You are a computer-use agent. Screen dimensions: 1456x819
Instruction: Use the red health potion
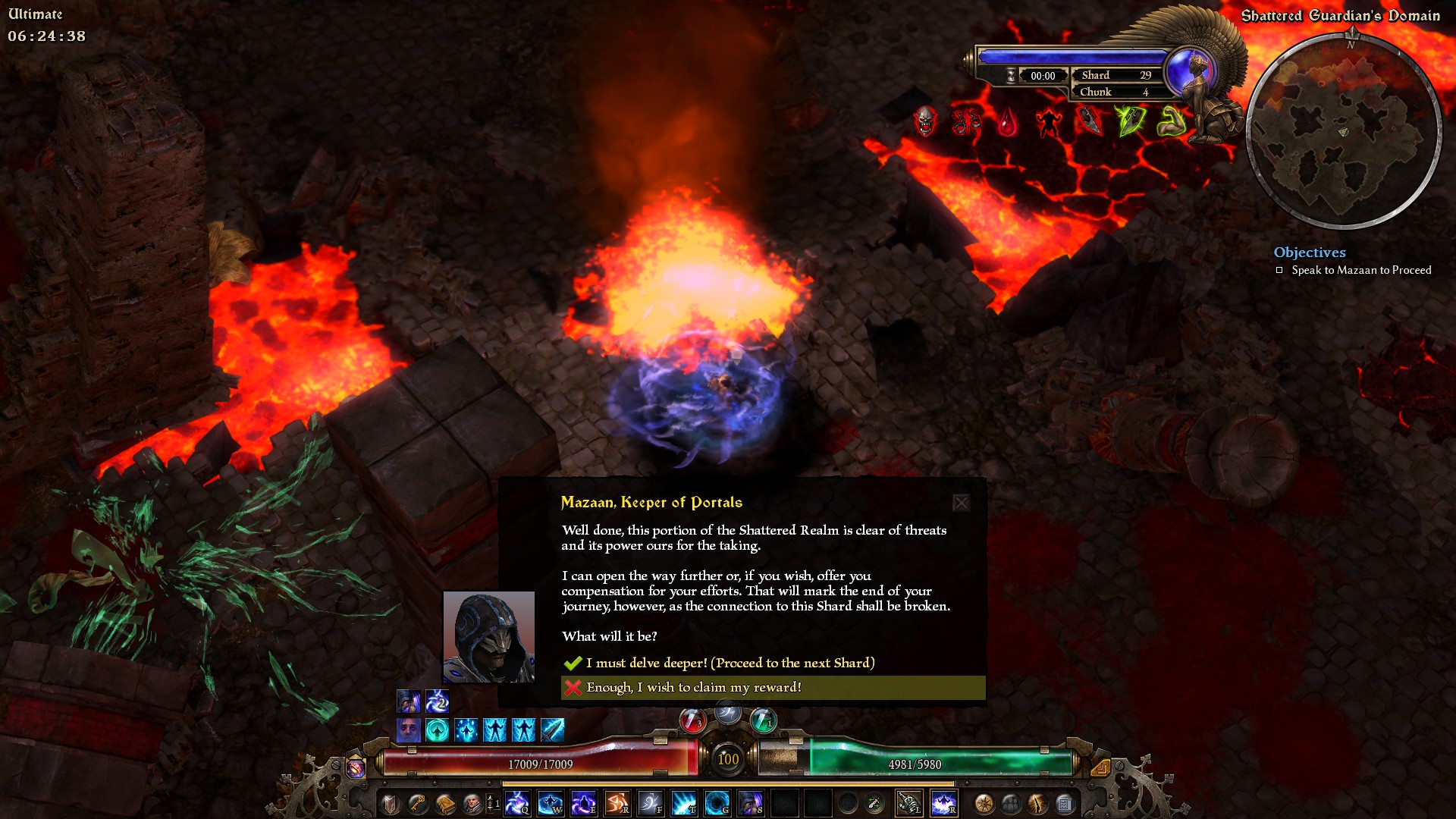[692, 720]
